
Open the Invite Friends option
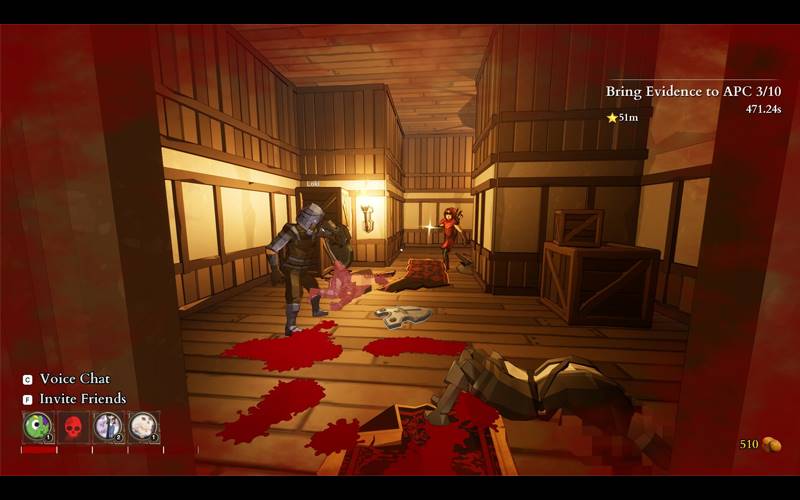click(x=82, y=399)
